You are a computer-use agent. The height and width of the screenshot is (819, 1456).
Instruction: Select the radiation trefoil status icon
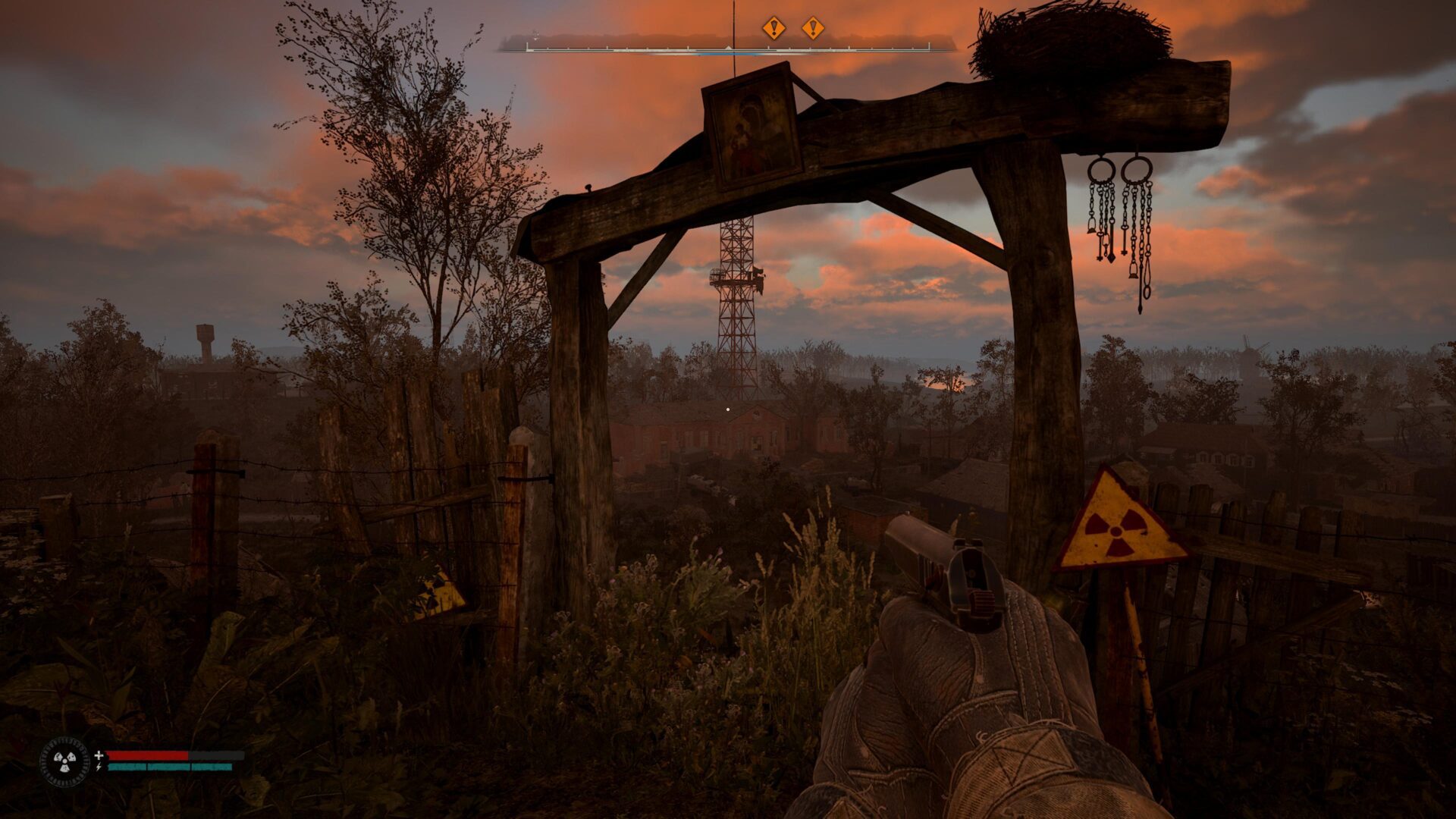tap(64, 761)
